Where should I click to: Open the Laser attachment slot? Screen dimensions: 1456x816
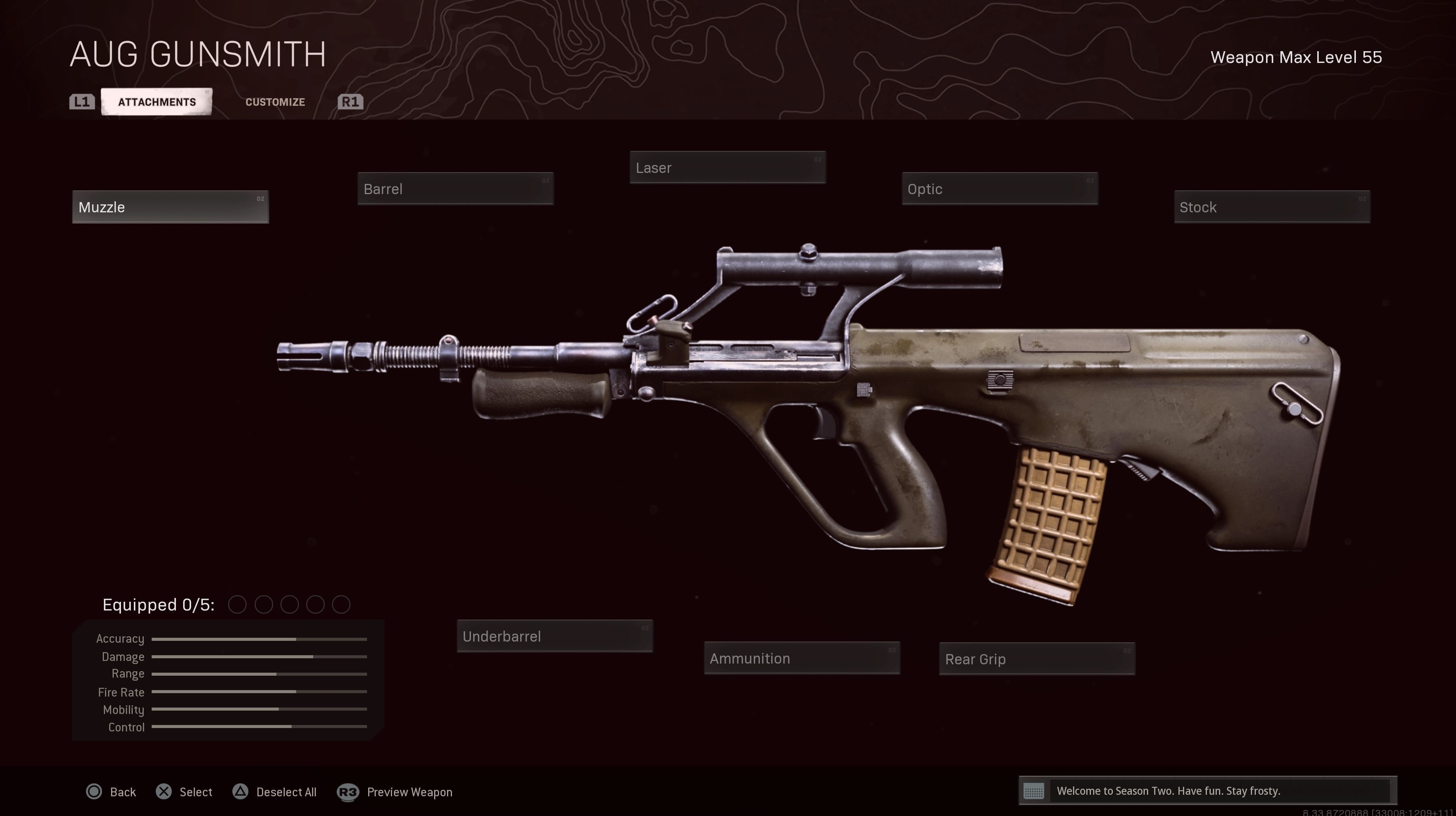[x=728, y=167]
